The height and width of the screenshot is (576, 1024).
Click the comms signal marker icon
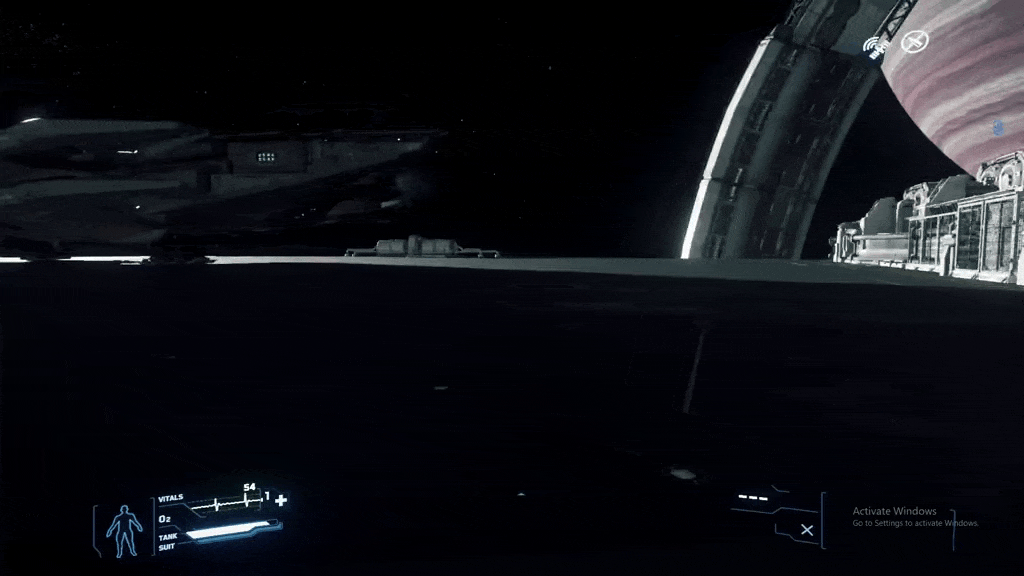pyautogui.click(x=876, y=46)
